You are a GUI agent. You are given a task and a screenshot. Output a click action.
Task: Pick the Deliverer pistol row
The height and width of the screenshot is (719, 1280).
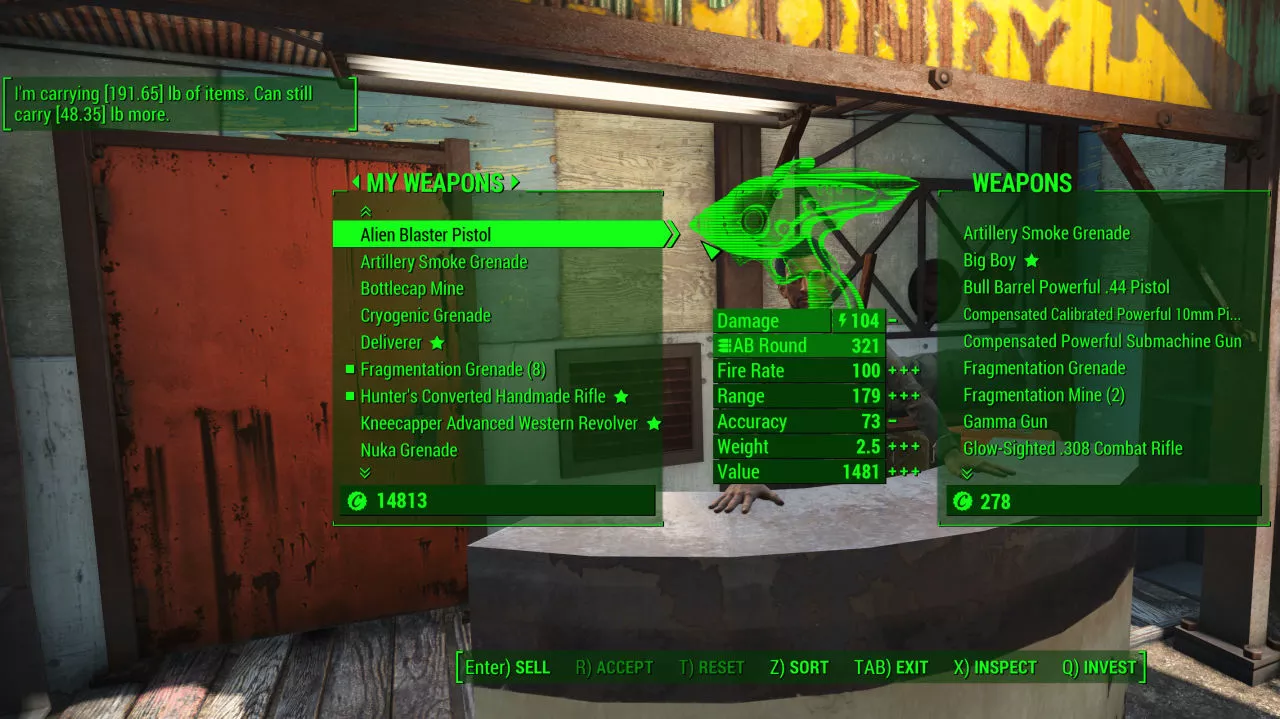click(391, 343)
